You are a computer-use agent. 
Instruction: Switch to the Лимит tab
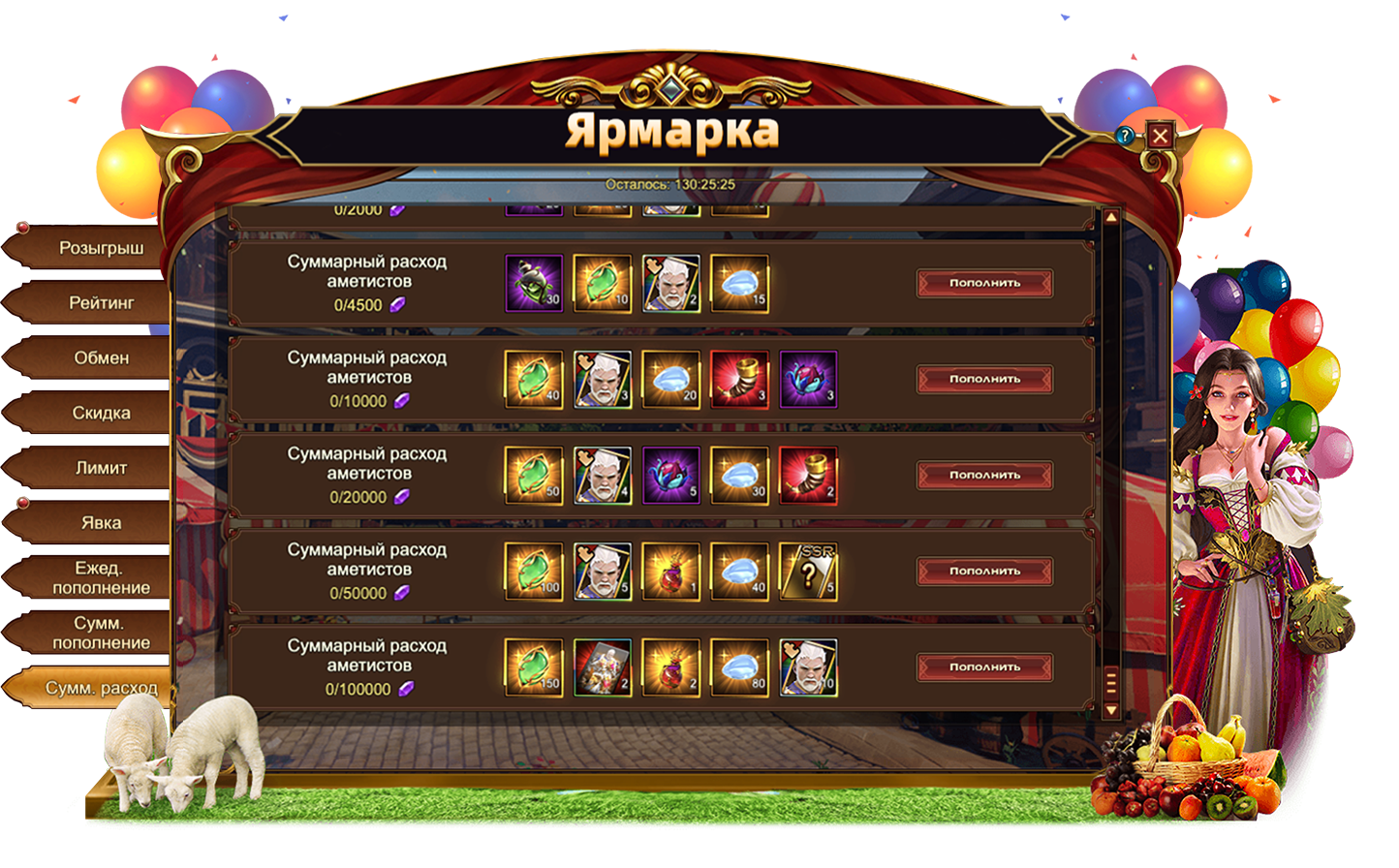pos(100,468)
